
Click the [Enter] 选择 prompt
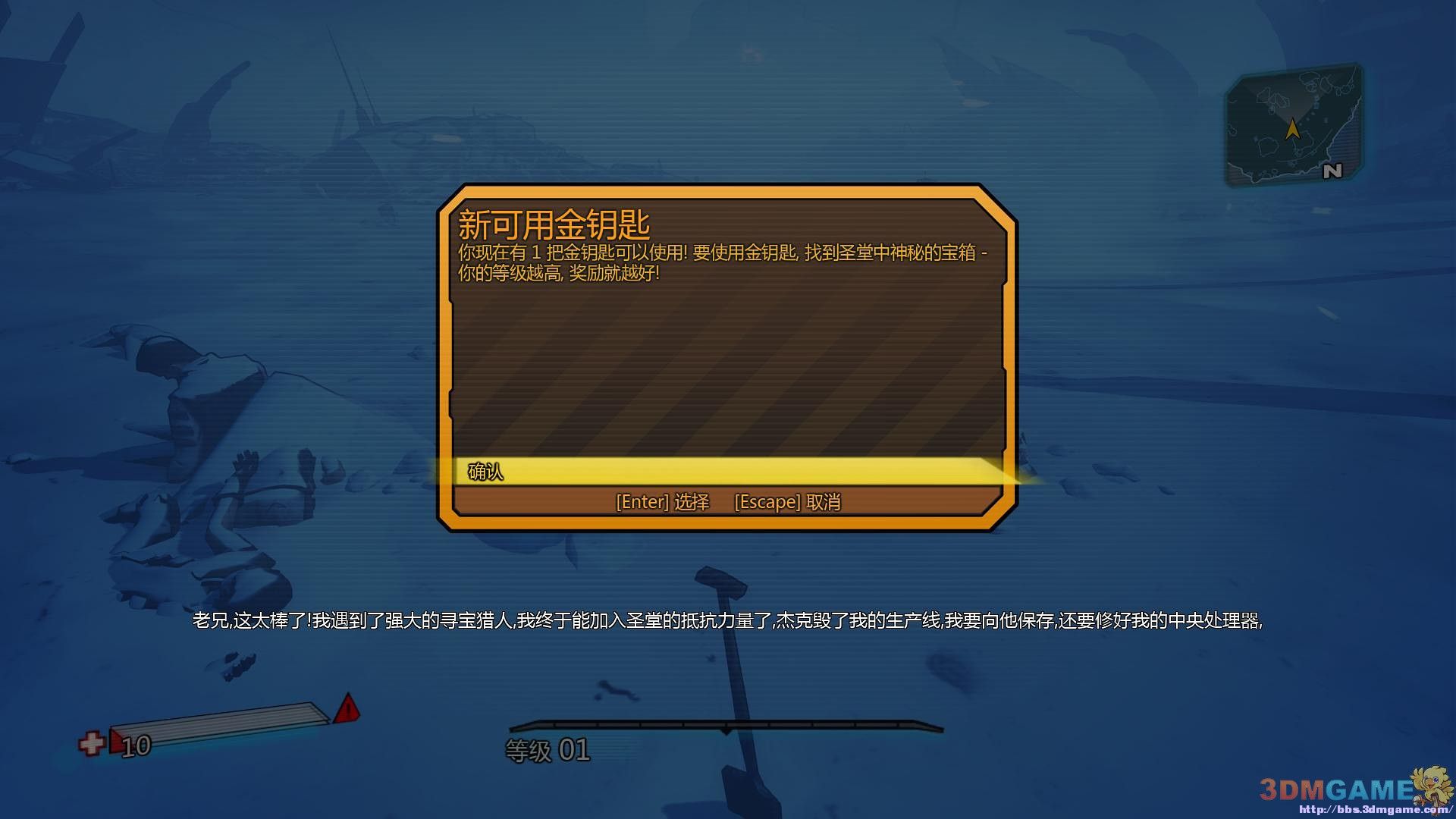coord(661,502)
